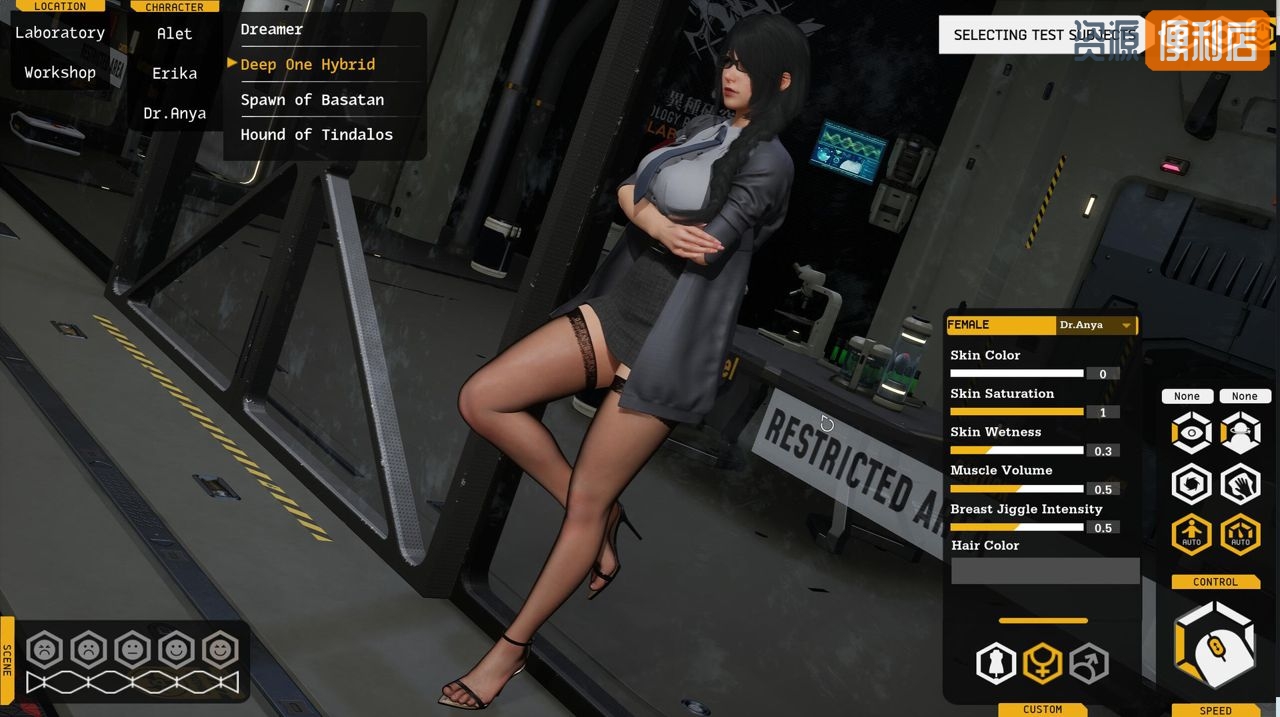Choose the neutral face expression icon

(132, 650)
